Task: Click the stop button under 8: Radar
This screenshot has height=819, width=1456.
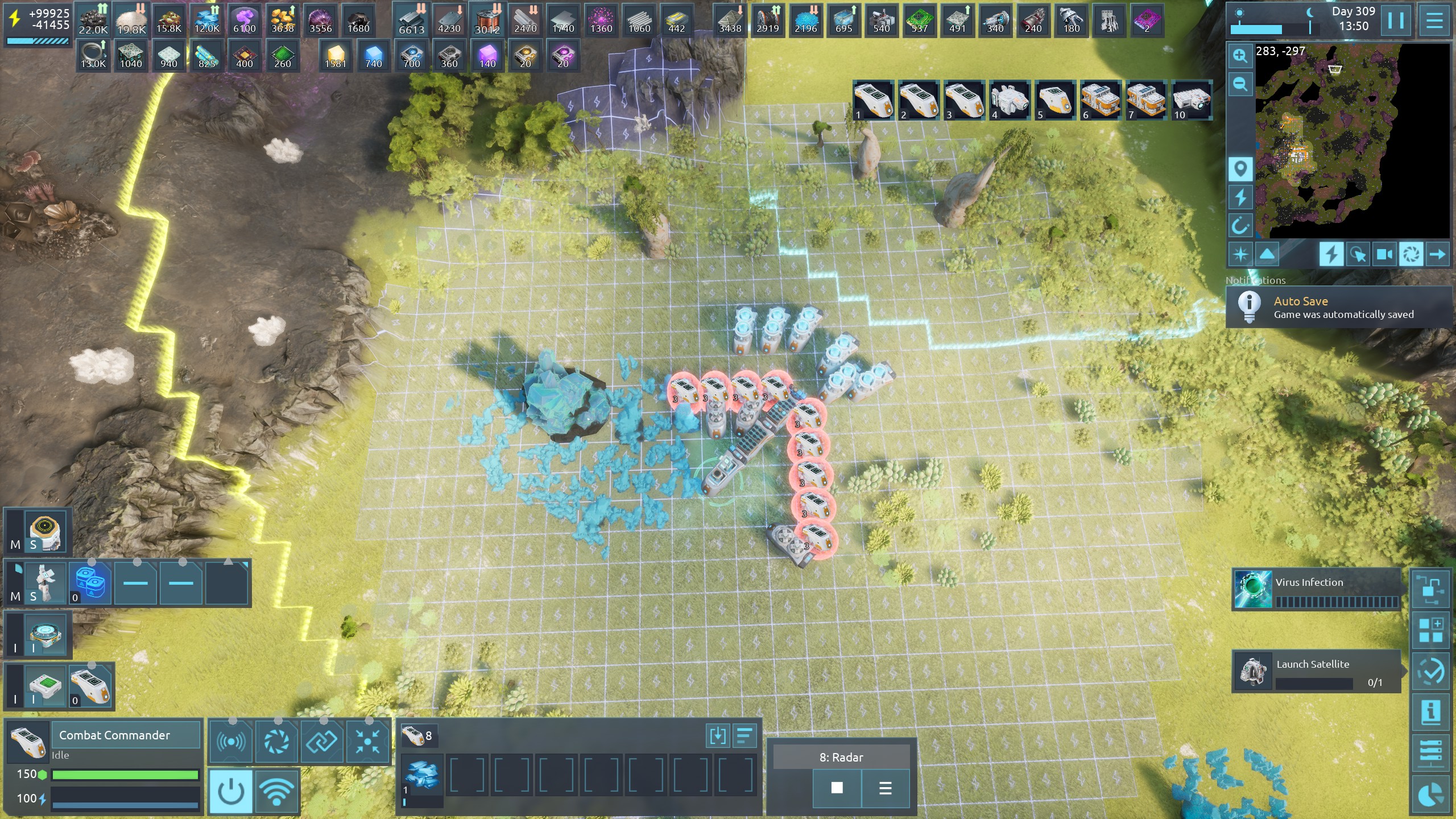Action: (x=837, y=788)
